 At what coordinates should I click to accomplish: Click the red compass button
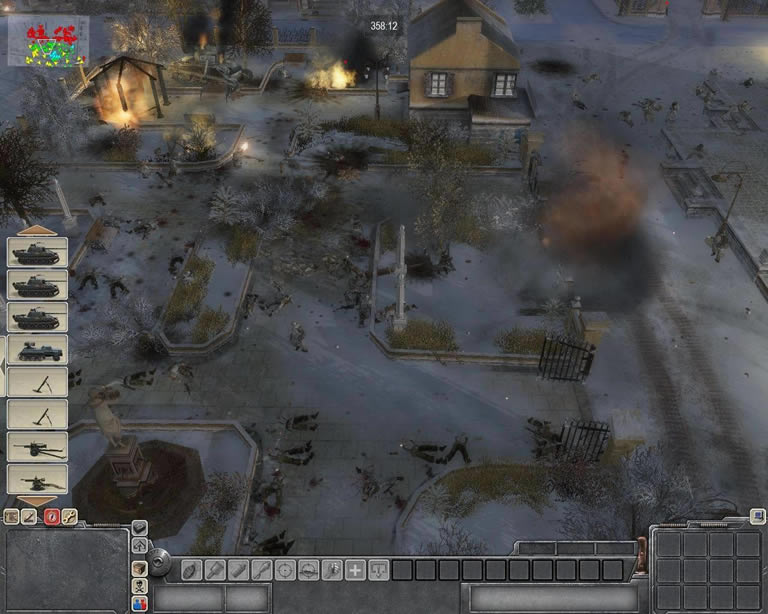tap(52, 517)
